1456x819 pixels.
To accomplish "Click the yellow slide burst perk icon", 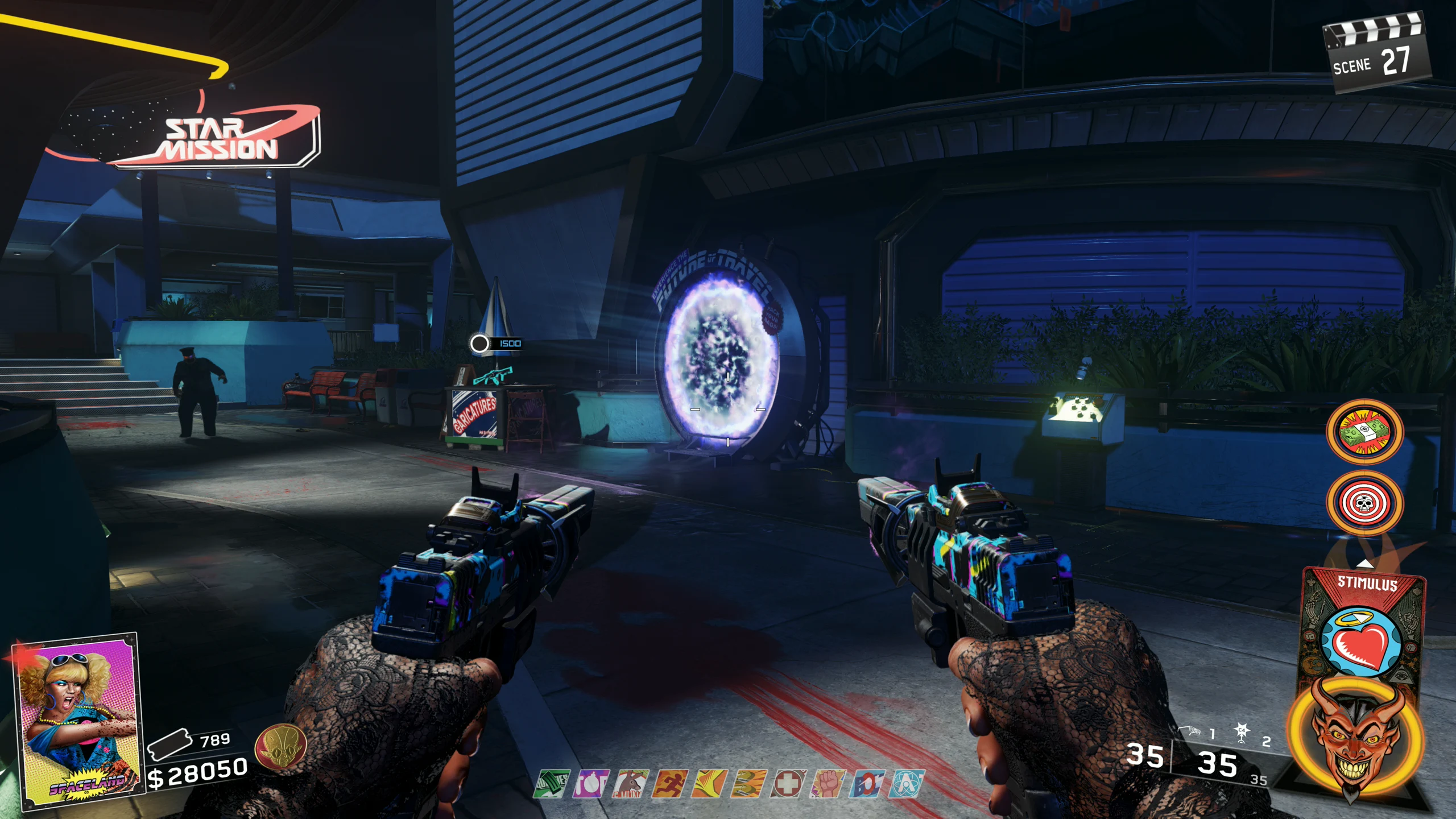I will [709, 784].
